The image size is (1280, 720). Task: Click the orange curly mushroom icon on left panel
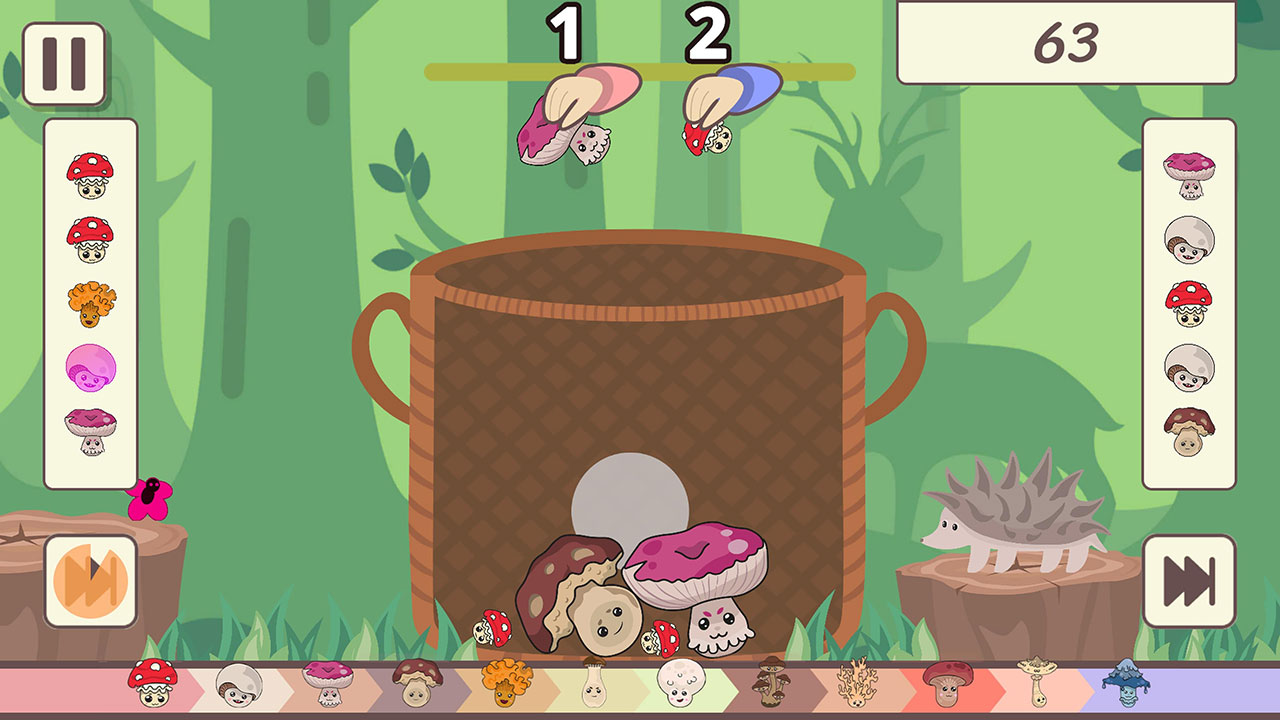coord(92,301)
